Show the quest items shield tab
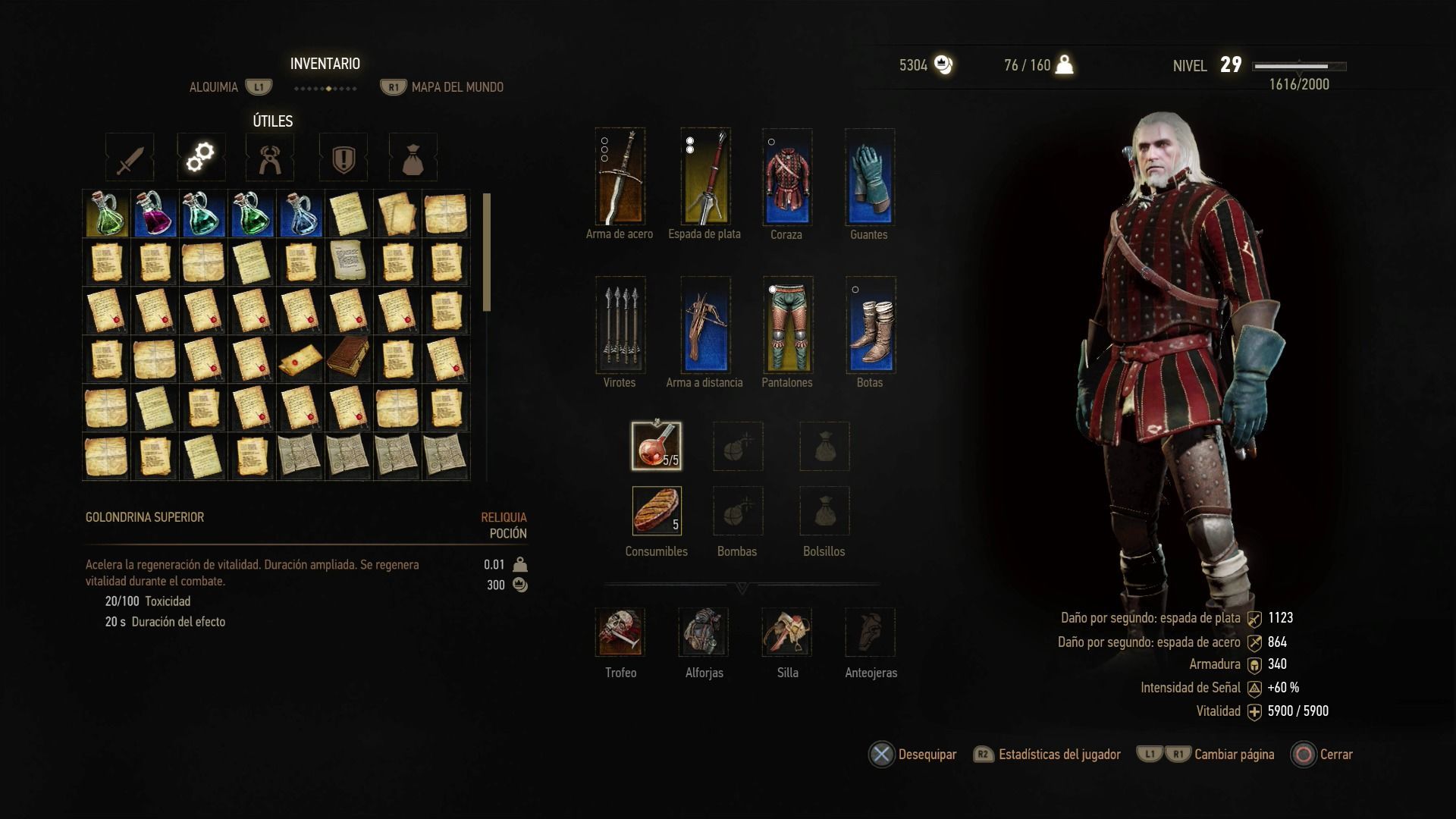Viewport: 1456px width, 819px height. [x=343, y=158]
